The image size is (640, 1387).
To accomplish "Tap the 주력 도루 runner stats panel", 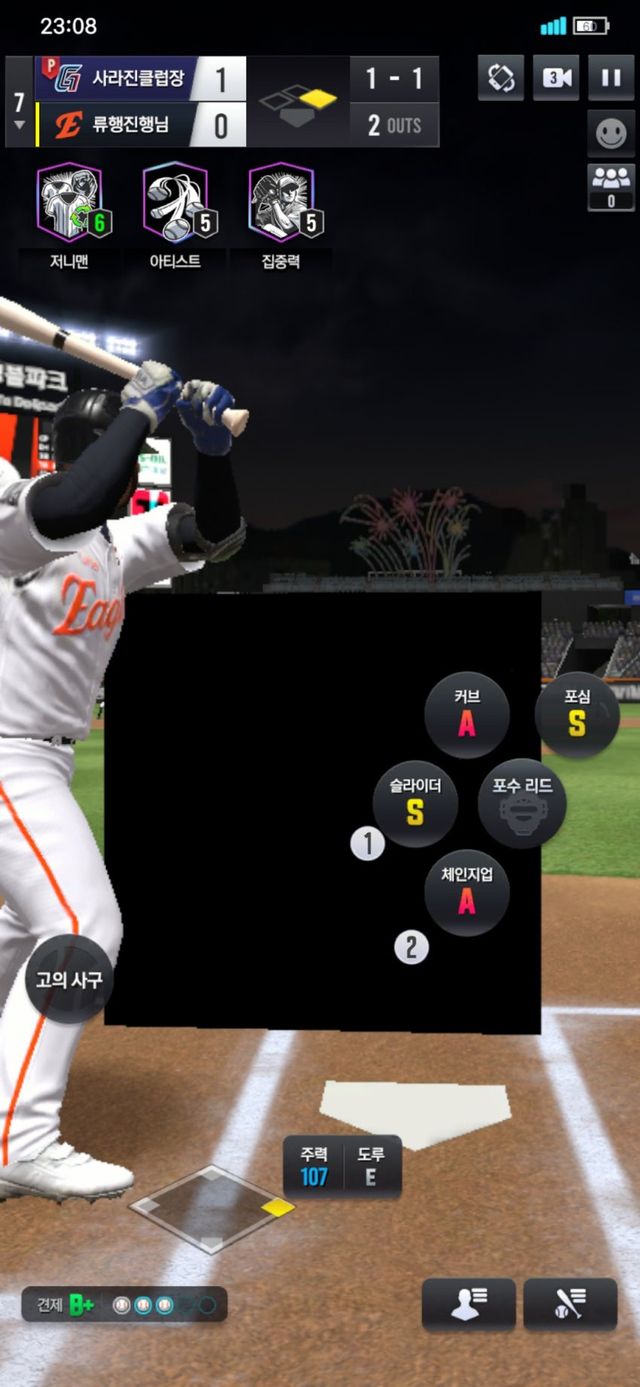I will point(343,1166).
